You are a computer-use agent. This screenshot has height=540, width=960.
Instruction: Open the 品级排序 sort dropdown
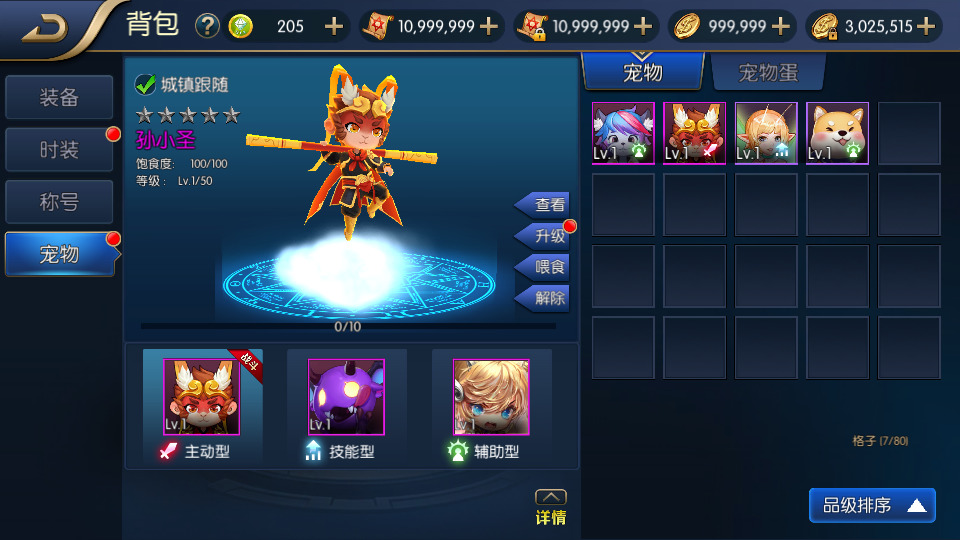coord(872,506)
